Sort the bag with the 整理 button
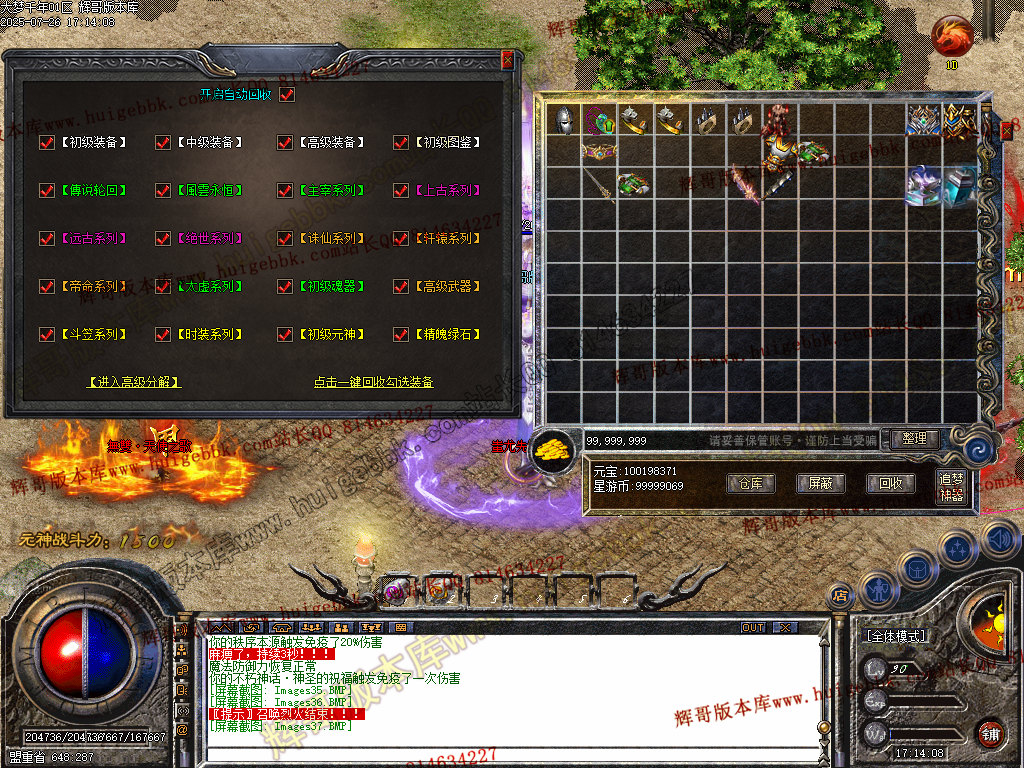Viewport: 1024px width, 768px height. click(x=914, y=438)
